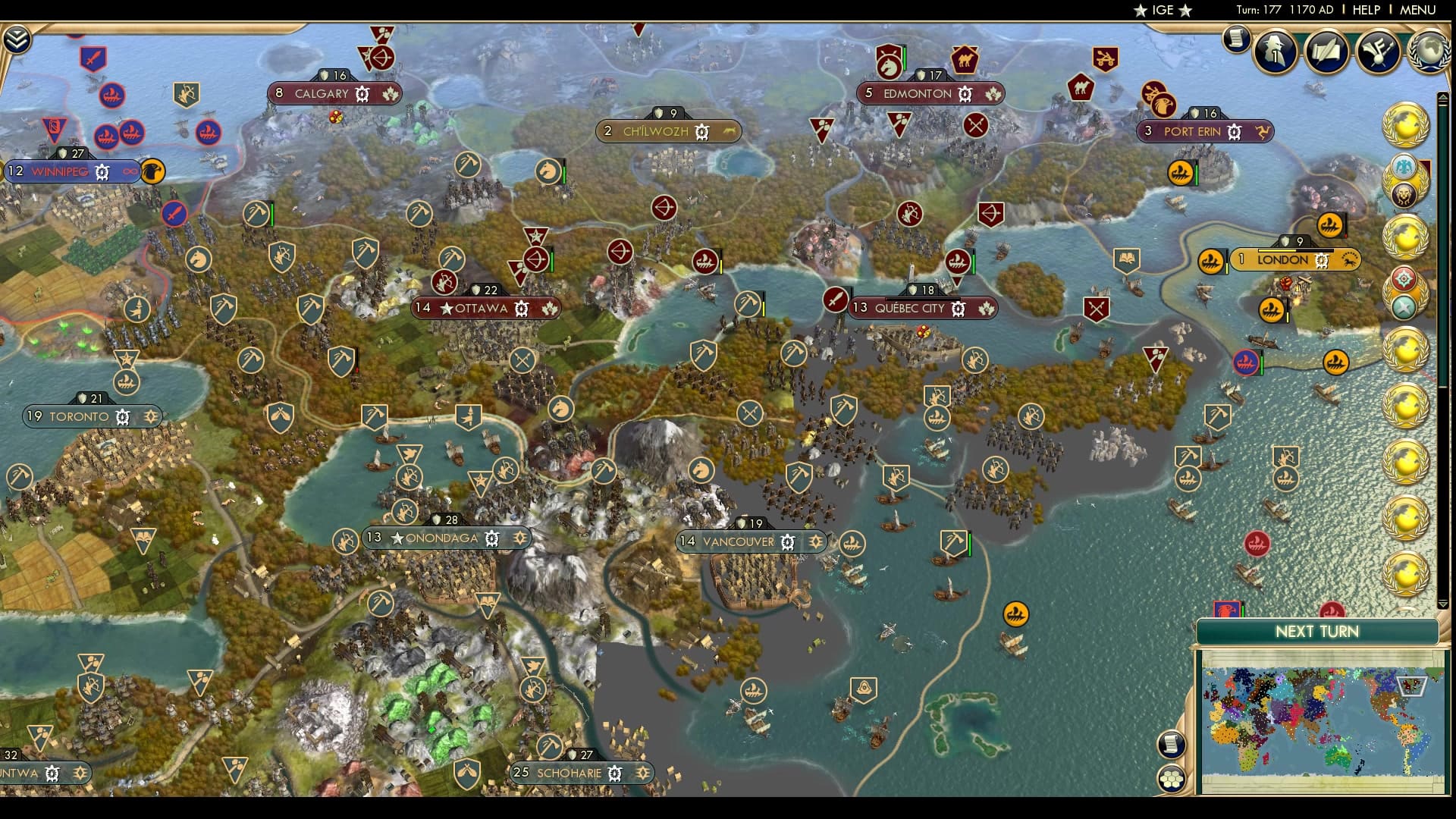Click Calgary's production selection icon
The image size is (1456, 819).
click(362, 94)
